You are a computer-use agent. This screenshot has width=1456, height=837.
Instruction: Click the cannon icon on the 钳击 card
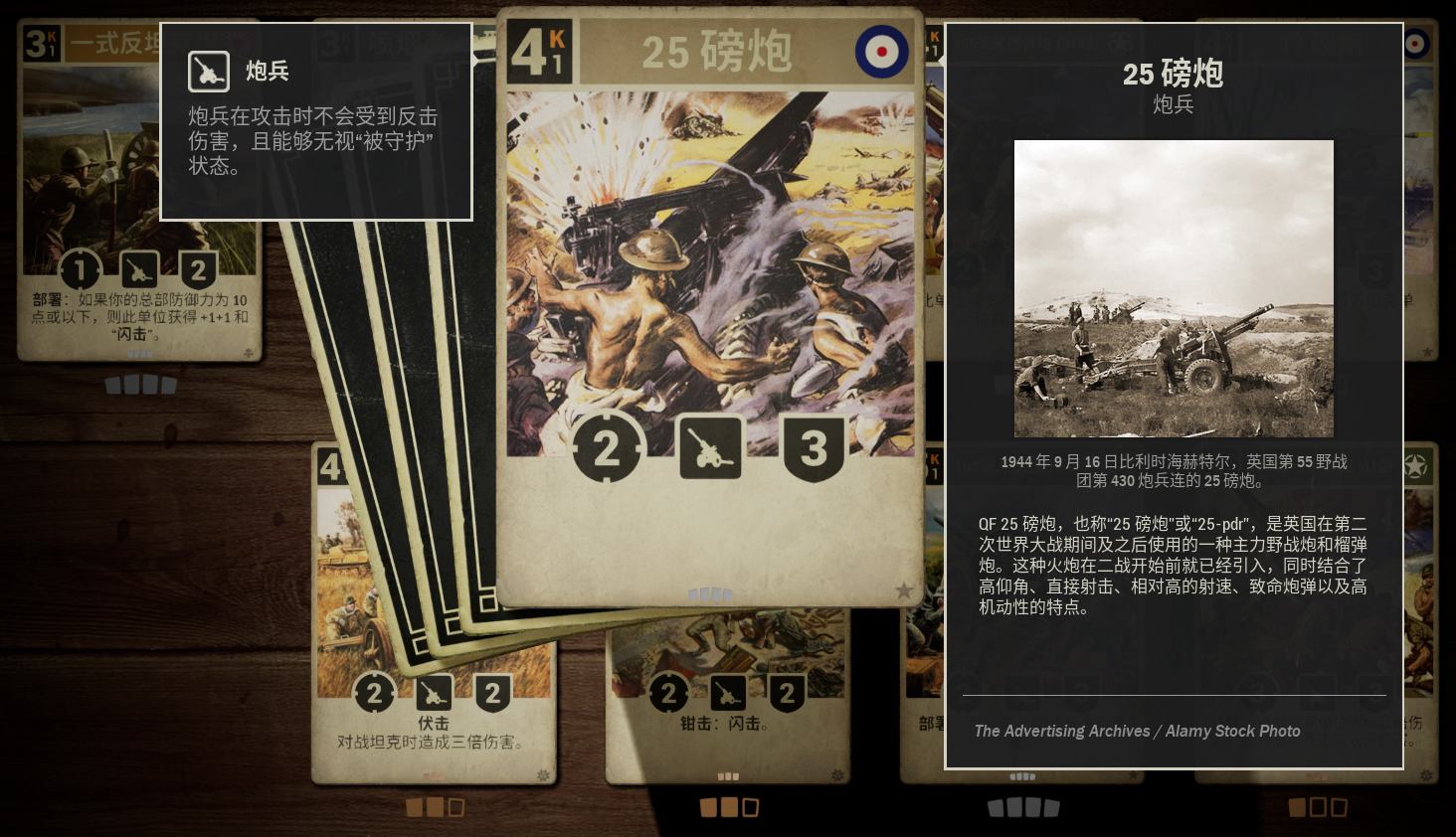coord(727,693)
